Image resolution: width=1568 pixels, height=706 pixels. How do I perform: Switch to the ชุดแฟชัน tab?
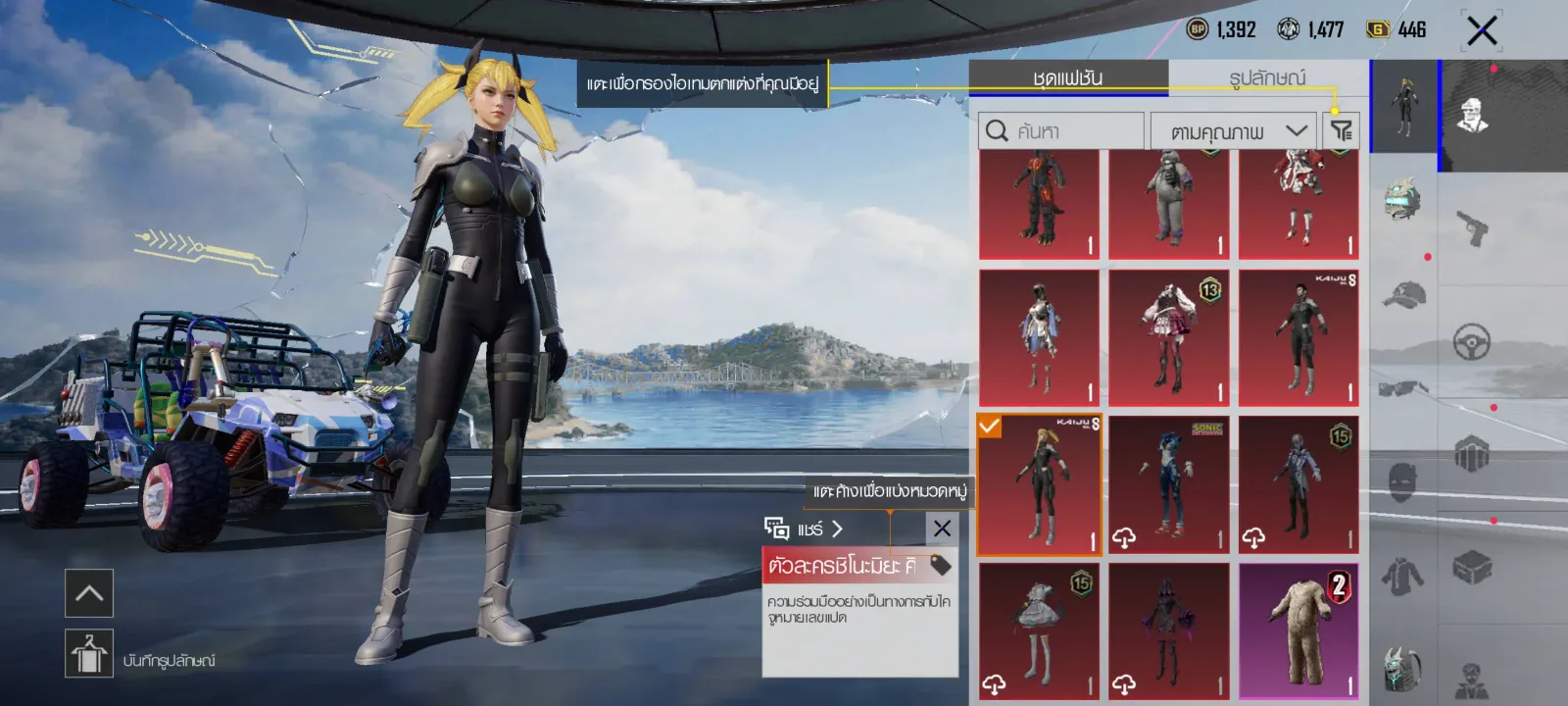[1068, 78]
